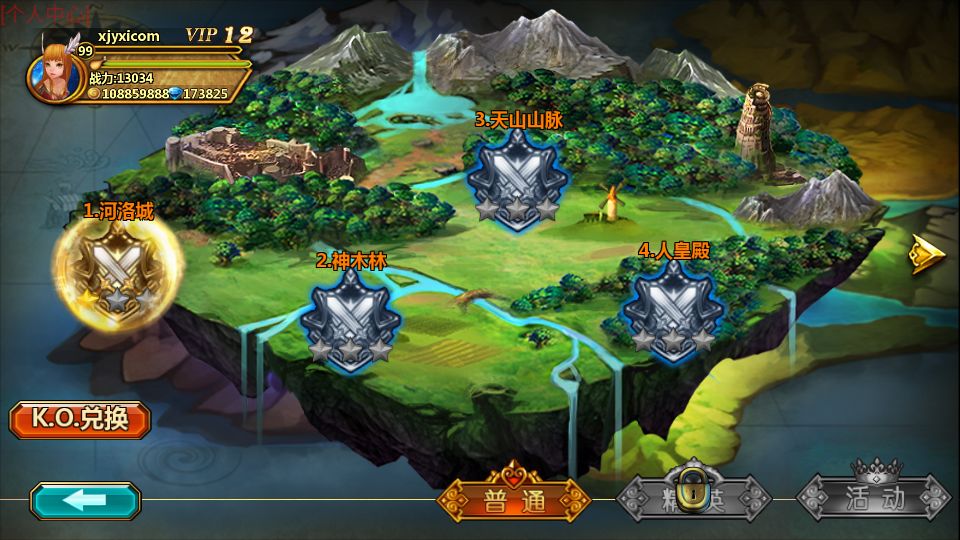Viewport: 960px width, 540px height.
Task: Go to the next map with gold arrow
Action: (x=927, y=254)
